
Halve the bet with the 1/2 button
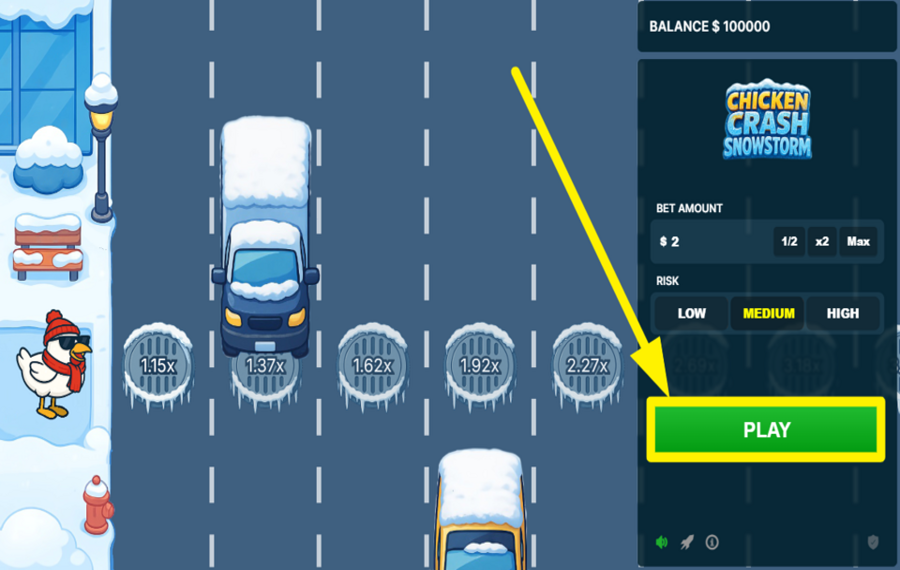point(789,242)
